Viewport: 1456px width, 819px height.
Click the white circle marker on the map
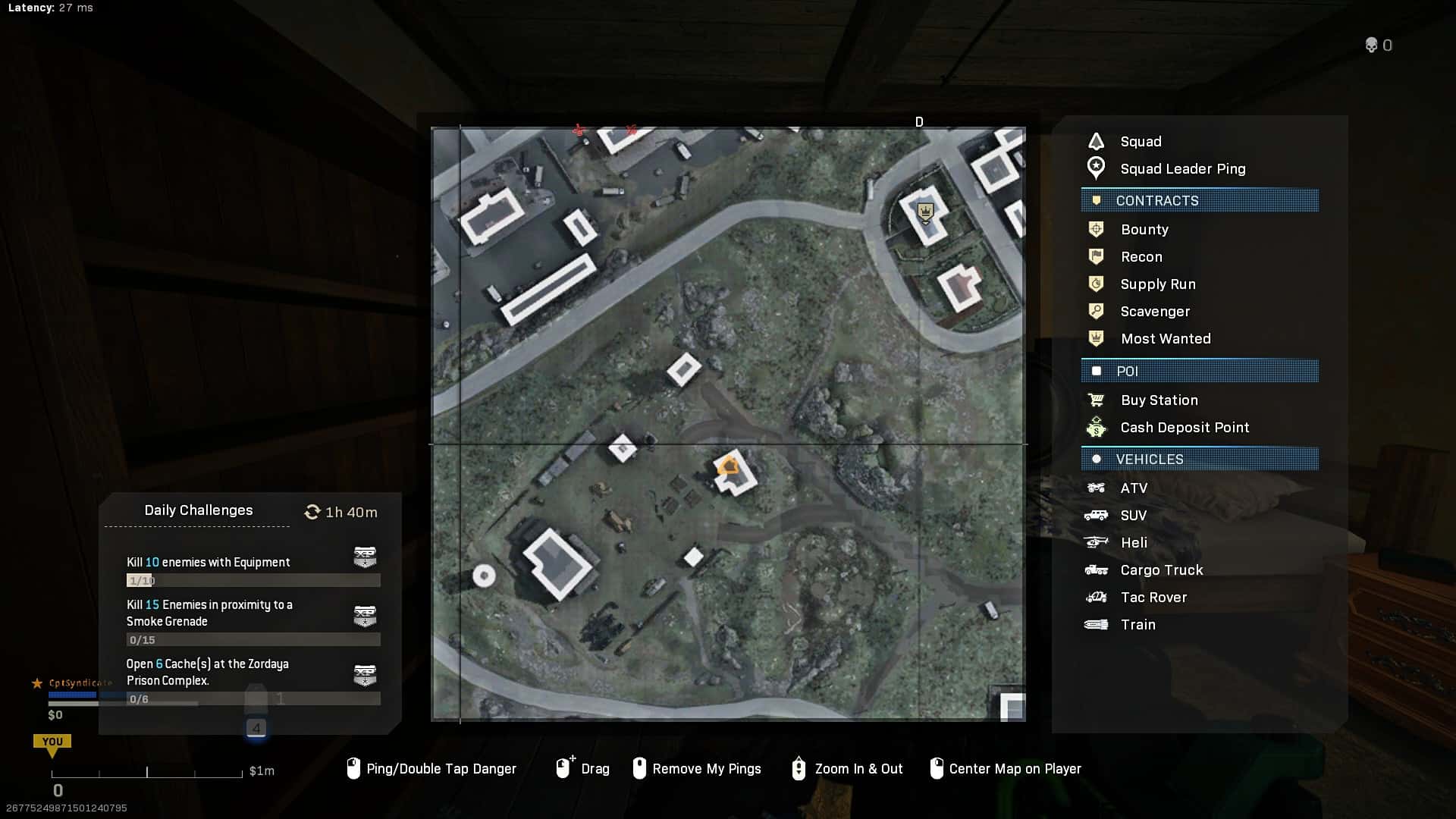(x=484, y=576)
